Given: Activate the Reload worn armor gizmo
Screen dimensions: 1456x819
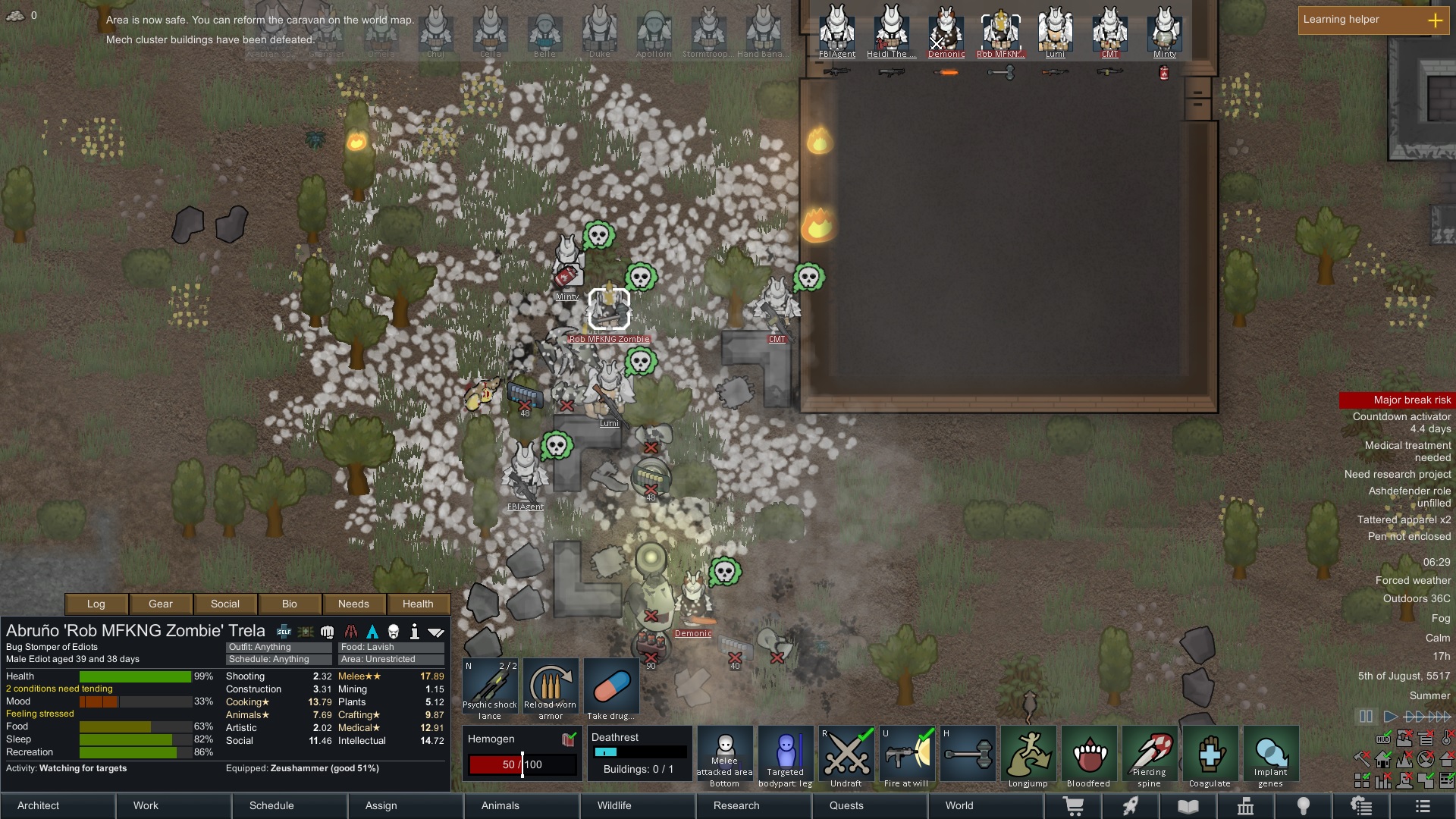Looking at the screenshot, I should click(551, 686).
